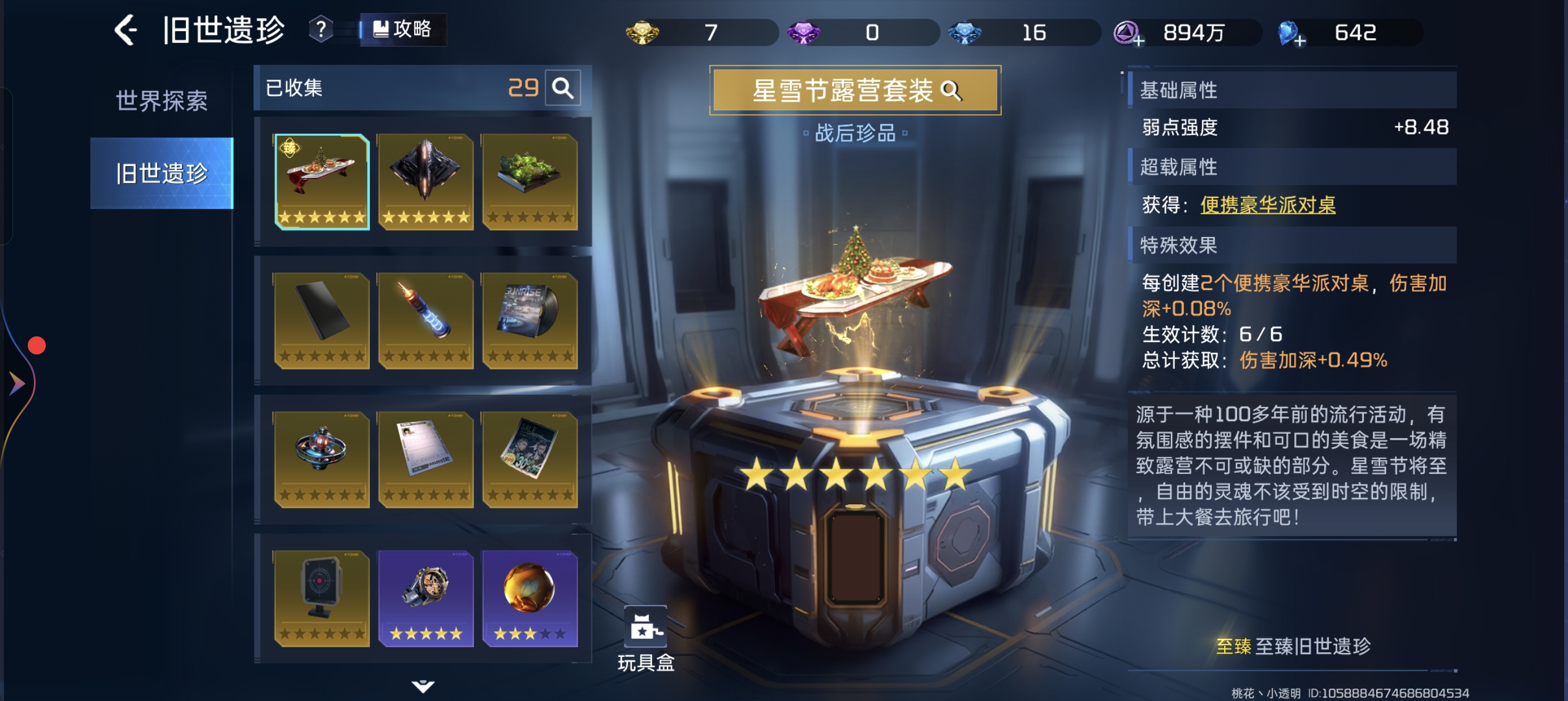Select the party table relic slot

pyautogui.click(x=322, y=181)
